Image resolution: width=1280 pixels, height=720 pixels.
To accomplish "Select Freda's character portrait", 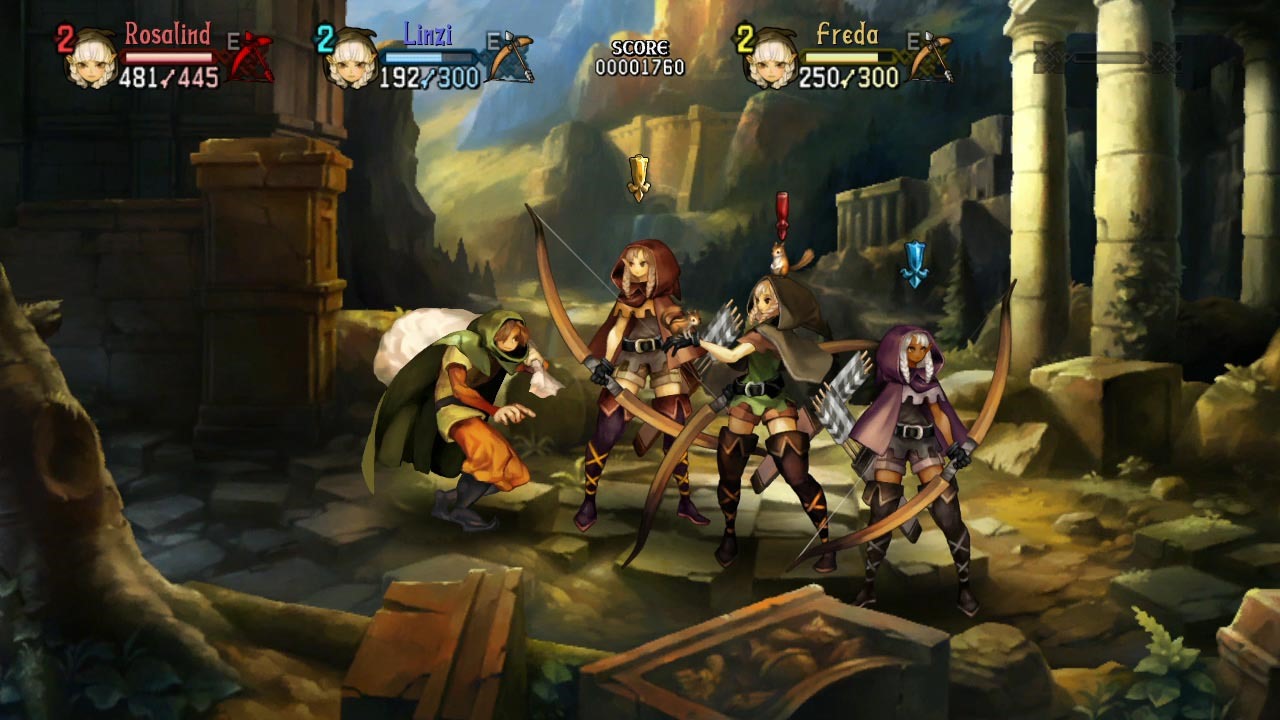I will (x=772, y=58).
